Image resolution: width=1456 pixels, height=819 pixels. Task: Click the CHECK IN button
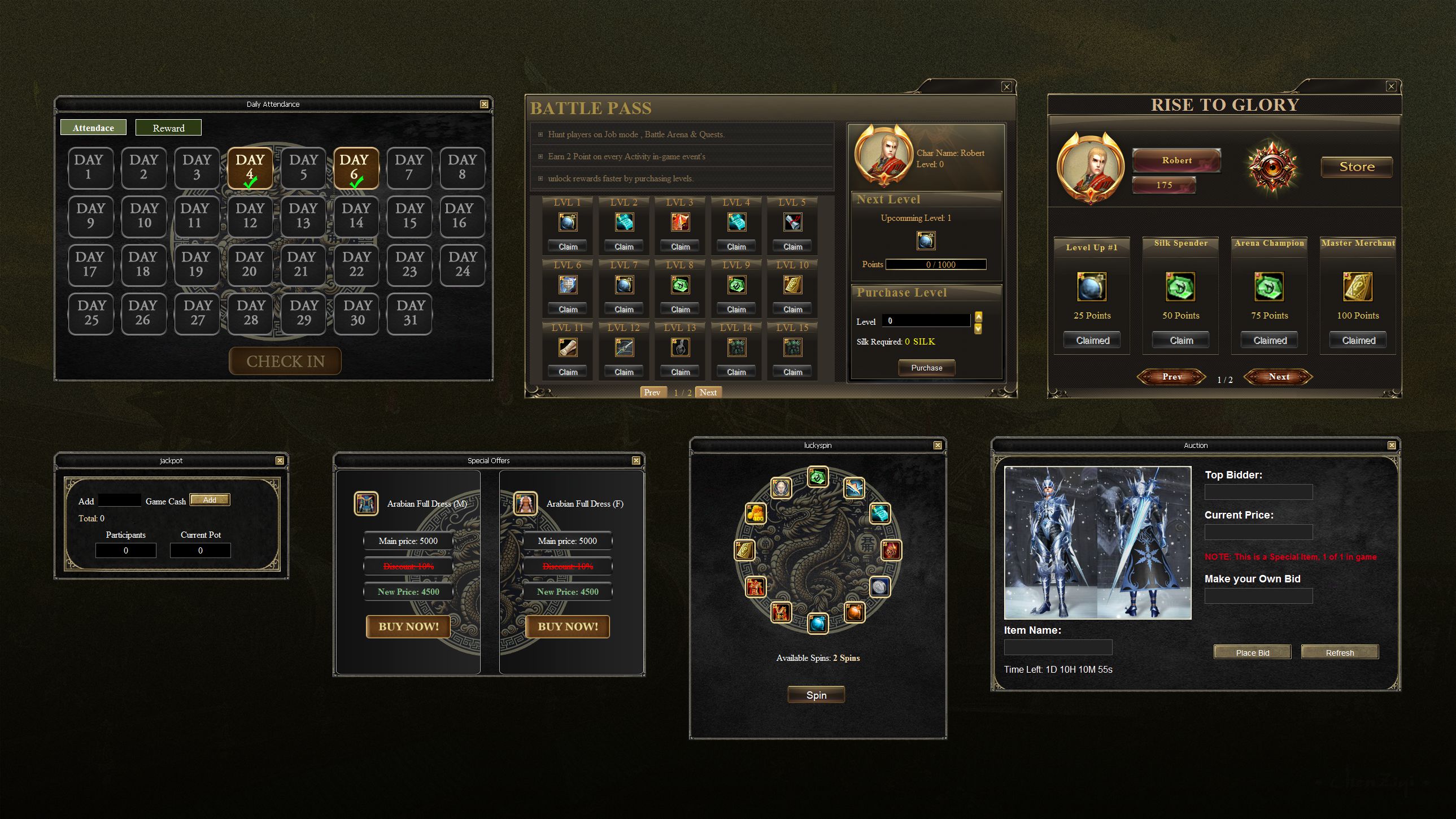[285, 361]
